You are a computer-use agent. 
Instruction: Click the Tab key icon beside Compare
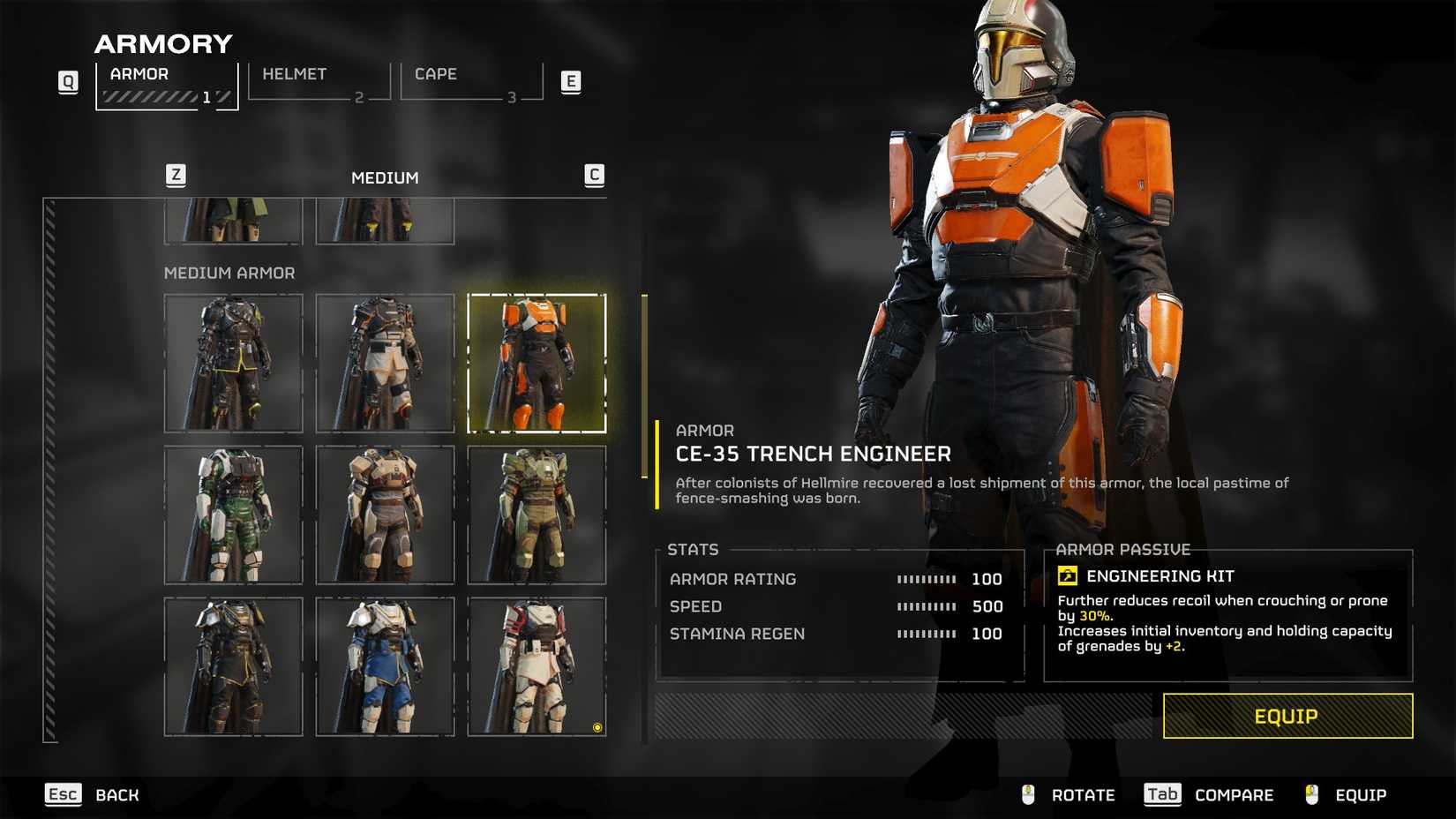click(x=1162, y=794)
